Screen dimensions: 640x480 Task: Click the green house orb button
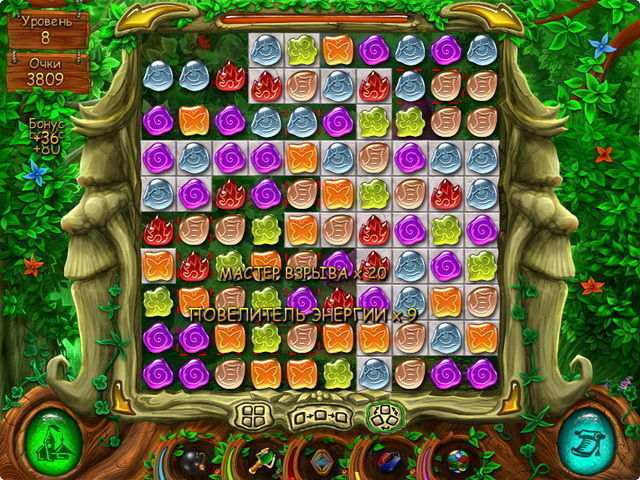point(50,440)
